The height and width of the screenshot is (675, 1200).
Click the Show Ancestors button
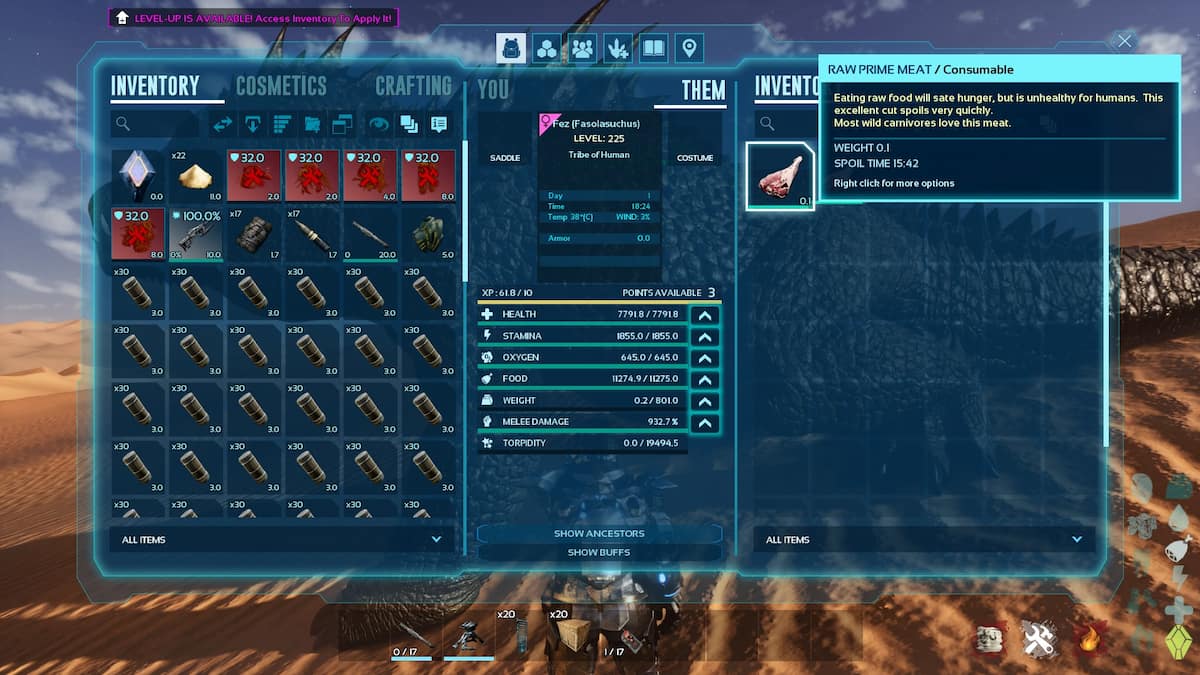pos(599,533)
